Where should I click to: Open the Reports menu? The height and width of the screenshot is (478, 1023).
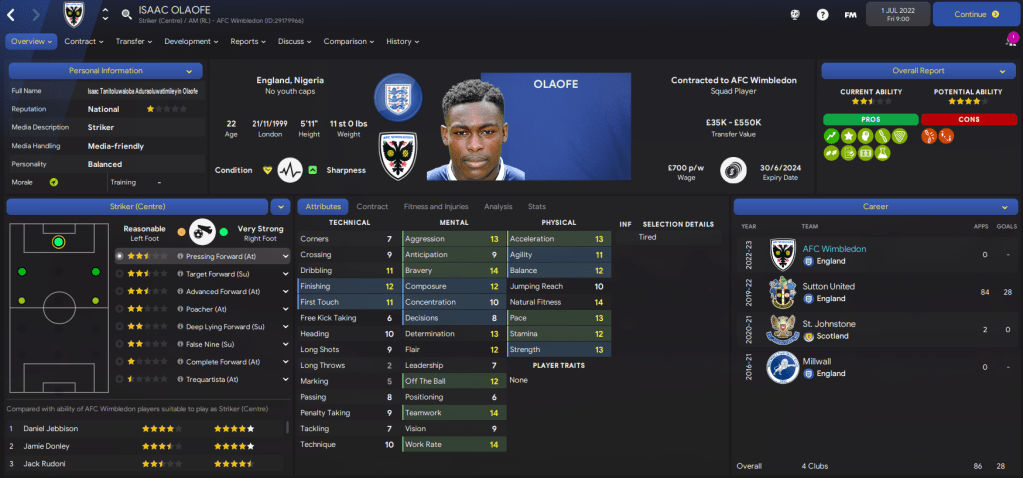[x=248, y=42]
